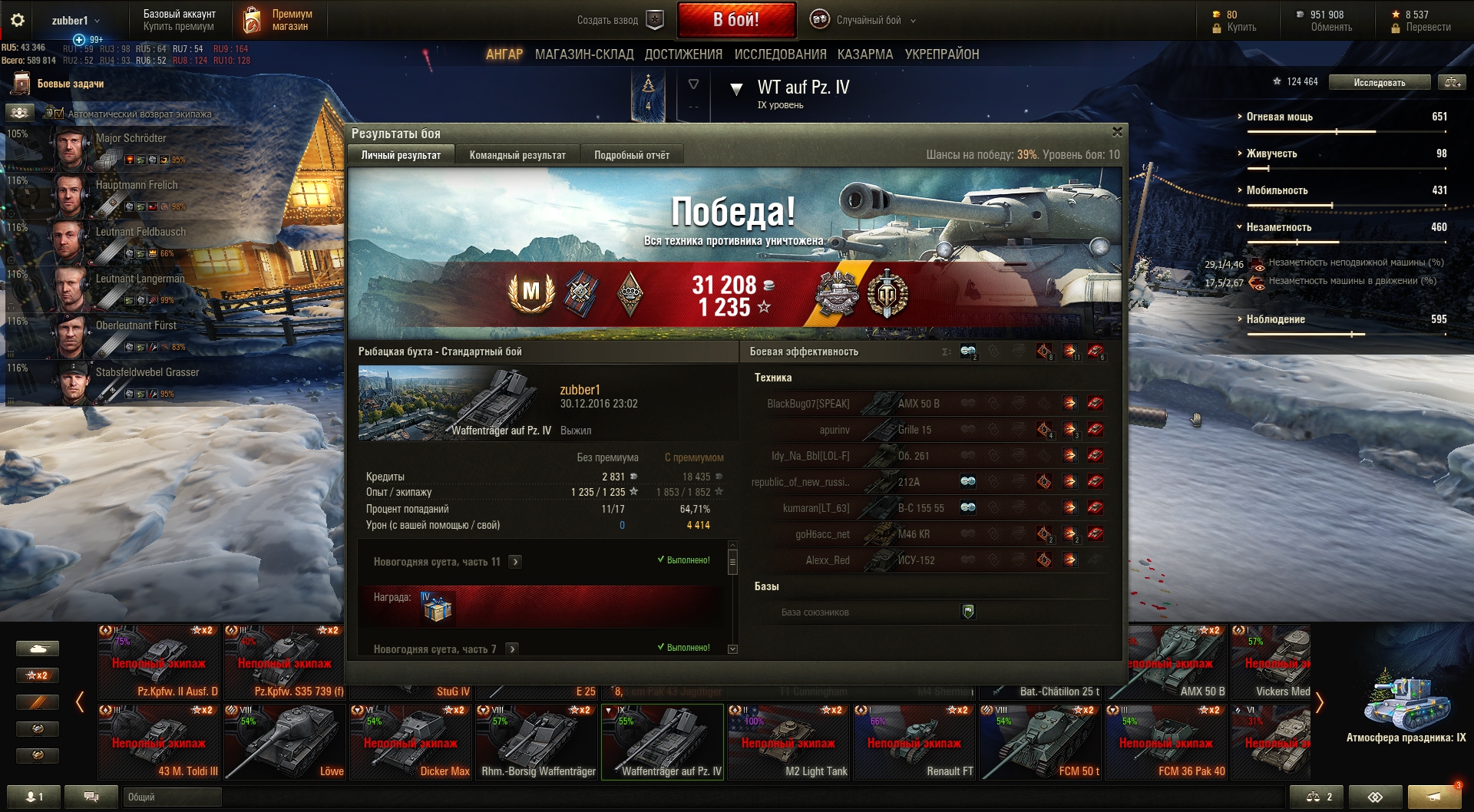This screenshot has width=1474, height=812.
Task: Close the battle results window
Action: 1117,132
